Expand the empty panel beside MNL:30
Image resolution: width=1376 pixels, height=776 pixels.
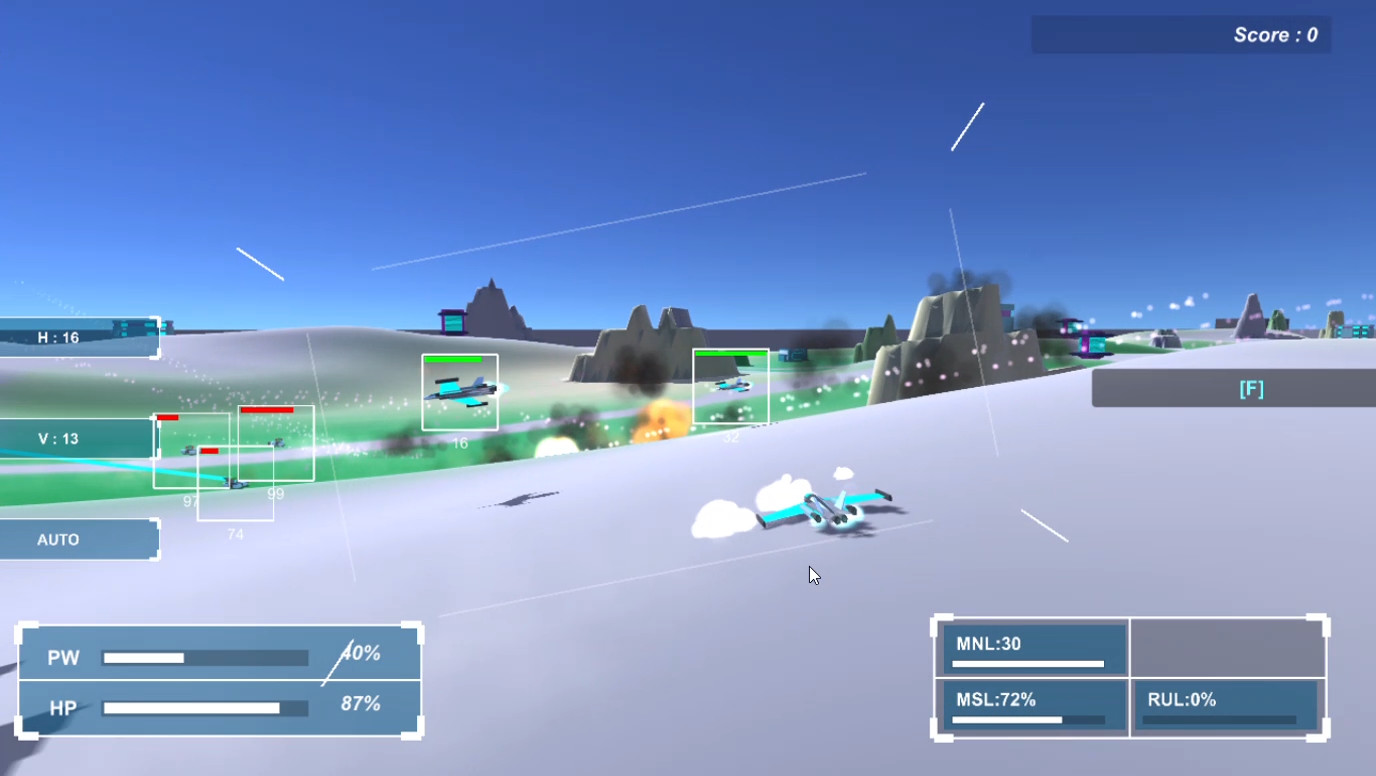pos(1228,647)
